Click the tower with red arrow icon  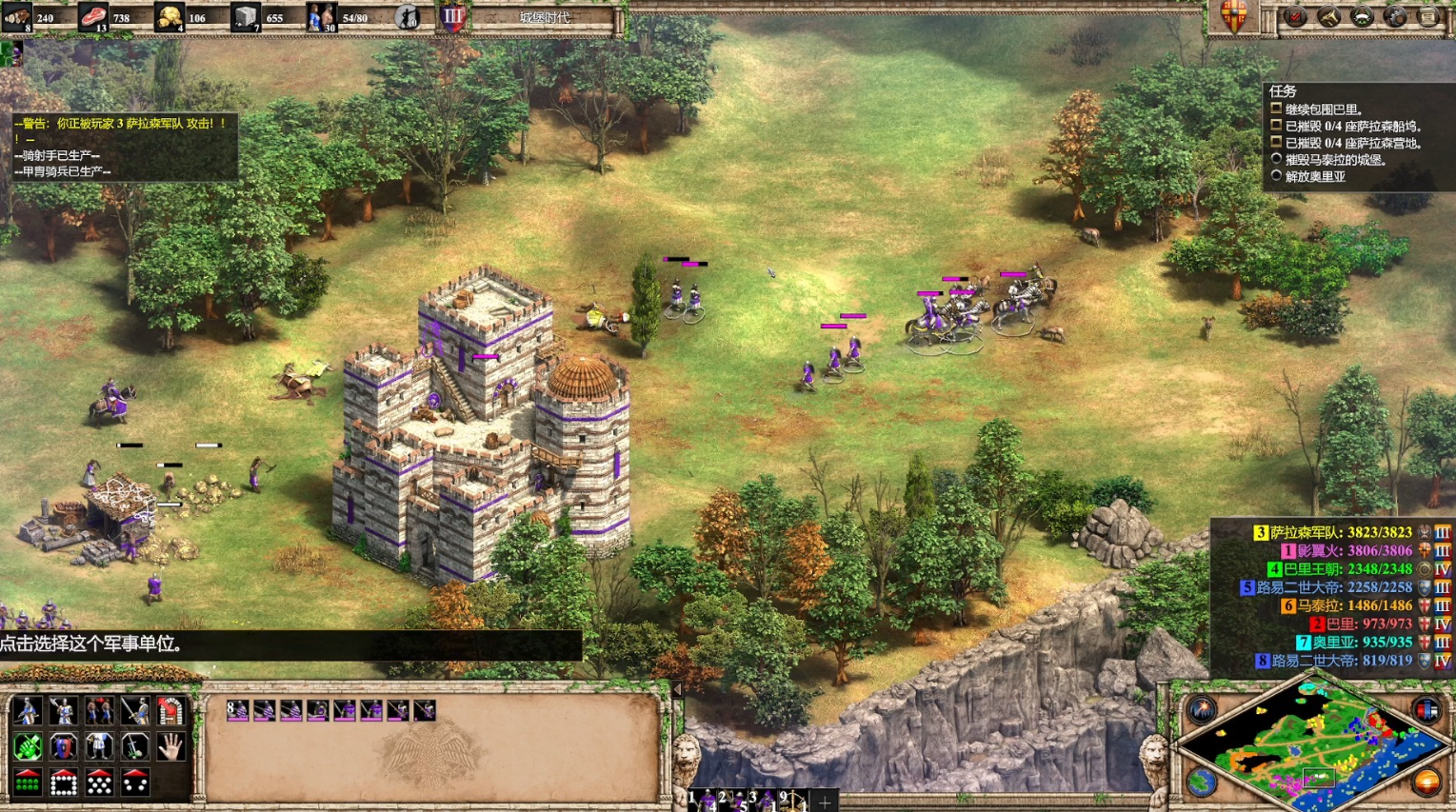pyautogui.click(x=170, y=711)
